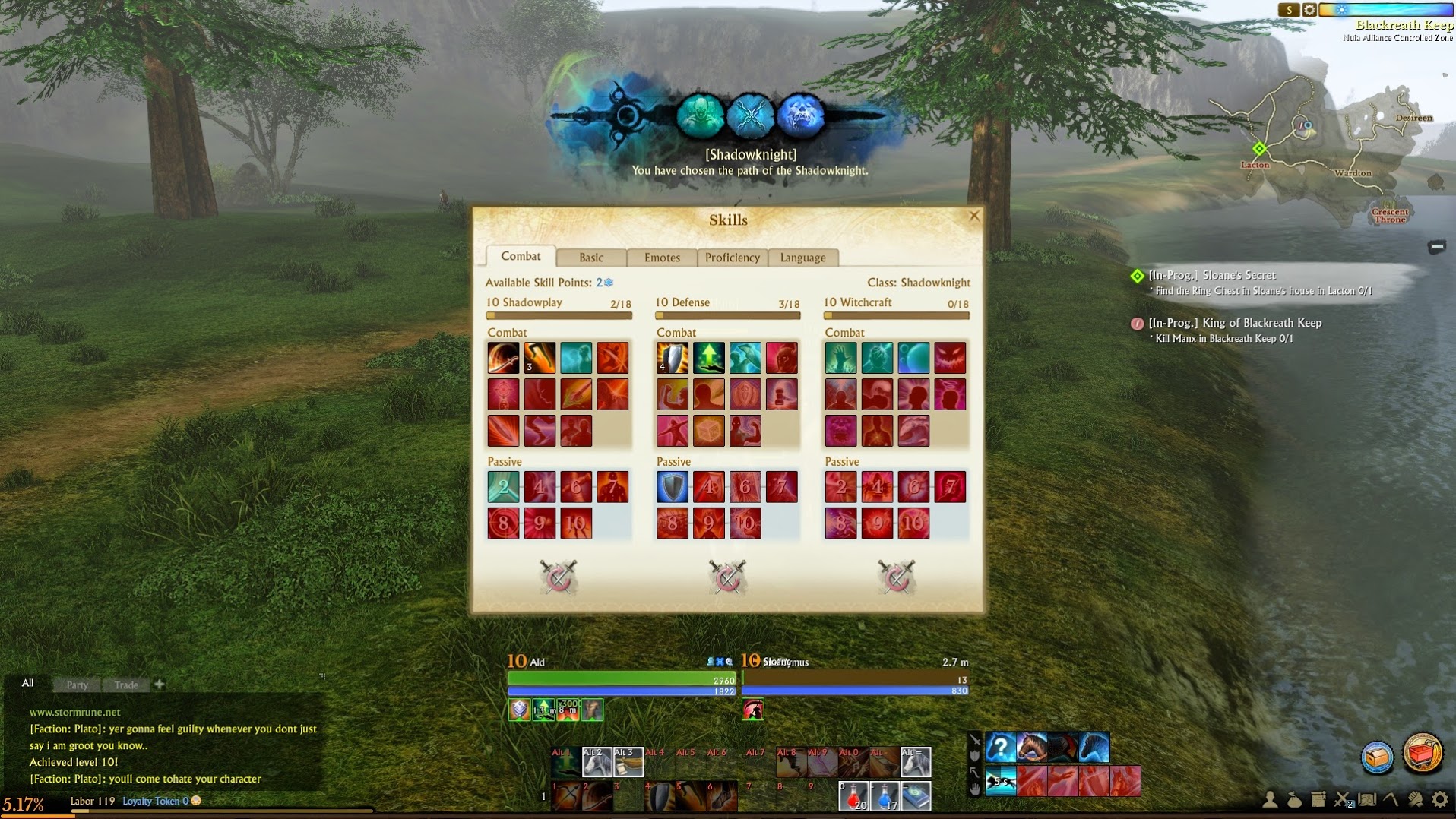Show the Language tab

802,258
